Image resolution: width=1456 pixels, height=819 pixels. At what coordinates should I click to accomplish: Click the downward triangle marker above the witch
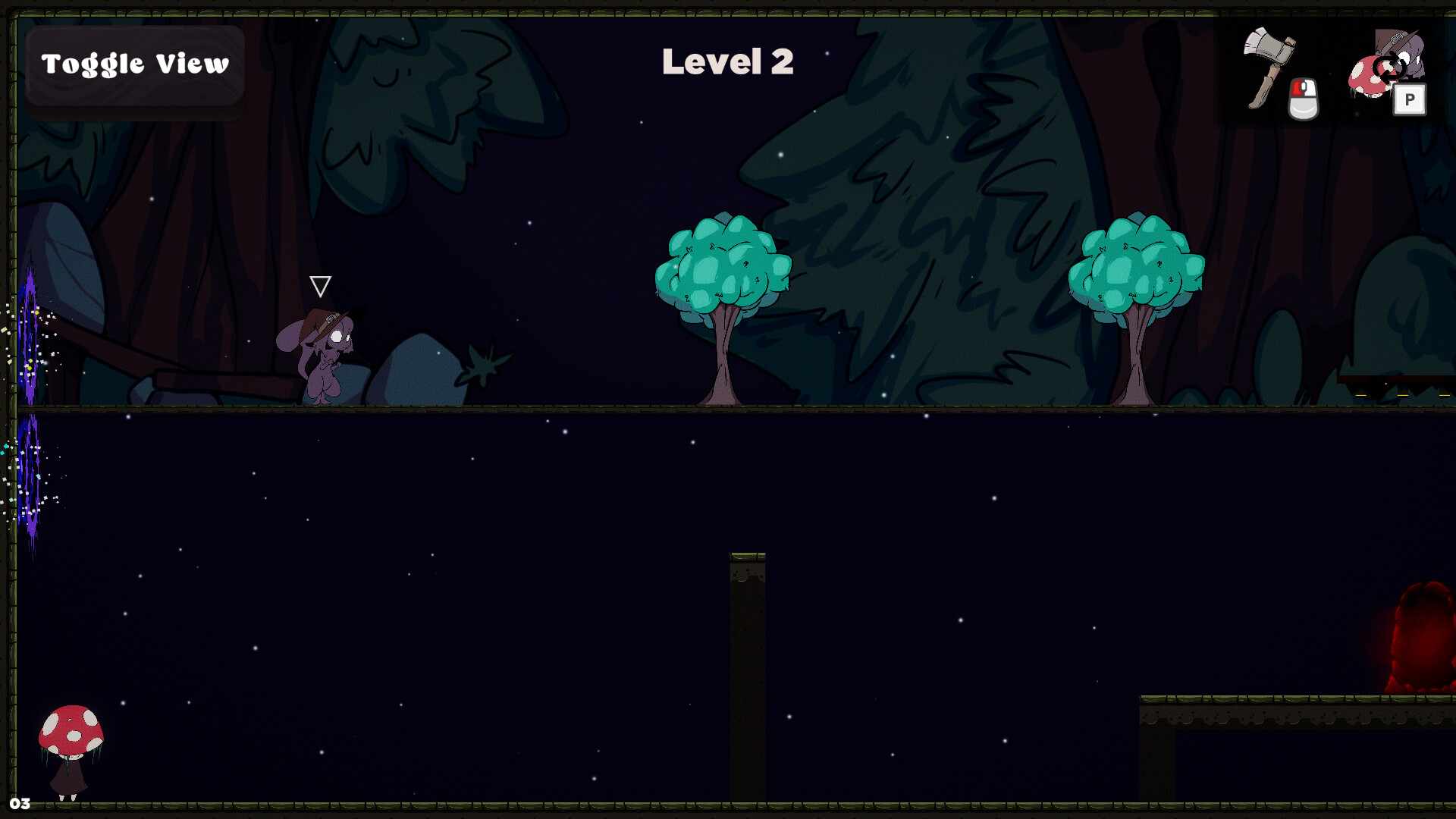(x=320, y=287)
